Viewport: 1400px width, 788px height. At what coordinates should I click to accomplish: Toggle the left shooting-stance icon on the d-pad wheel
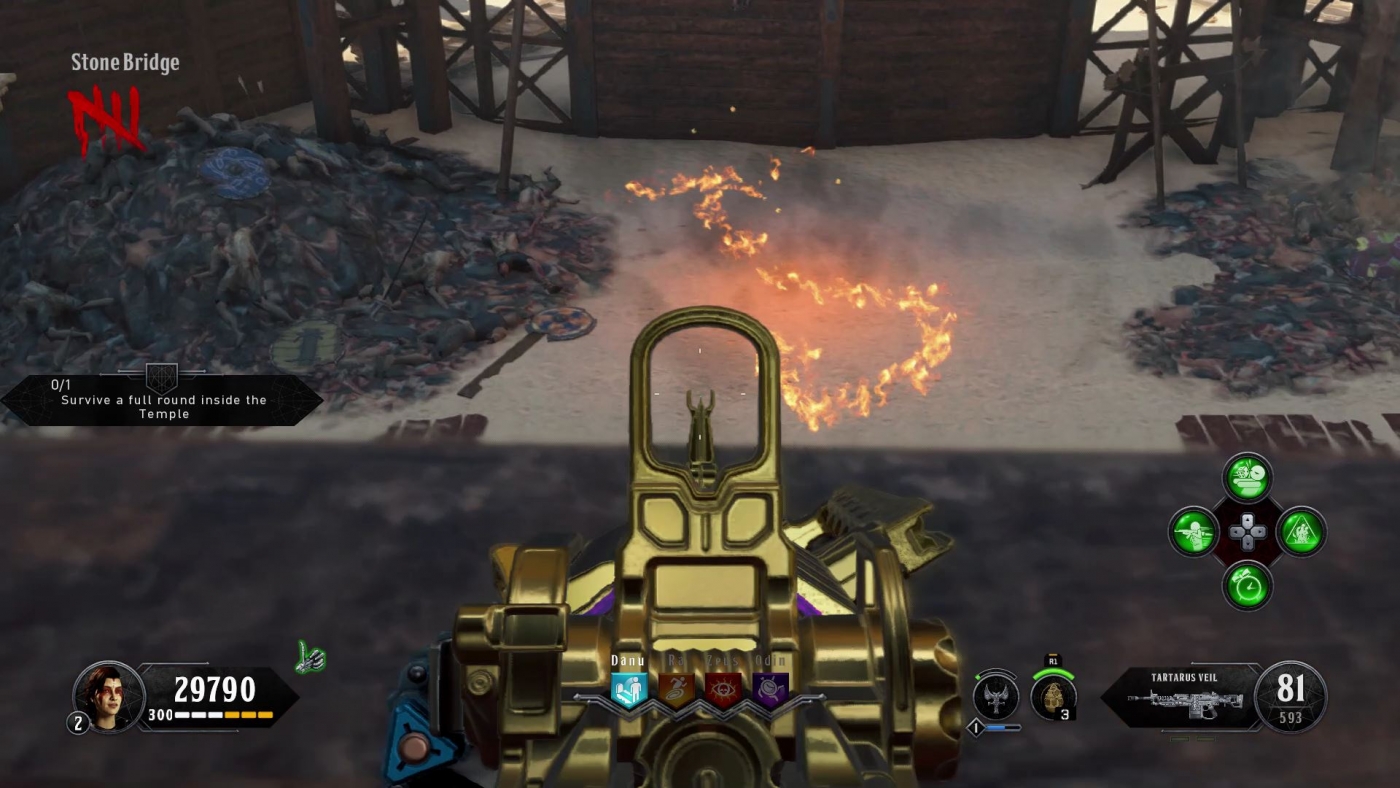tap(1192, 531)
